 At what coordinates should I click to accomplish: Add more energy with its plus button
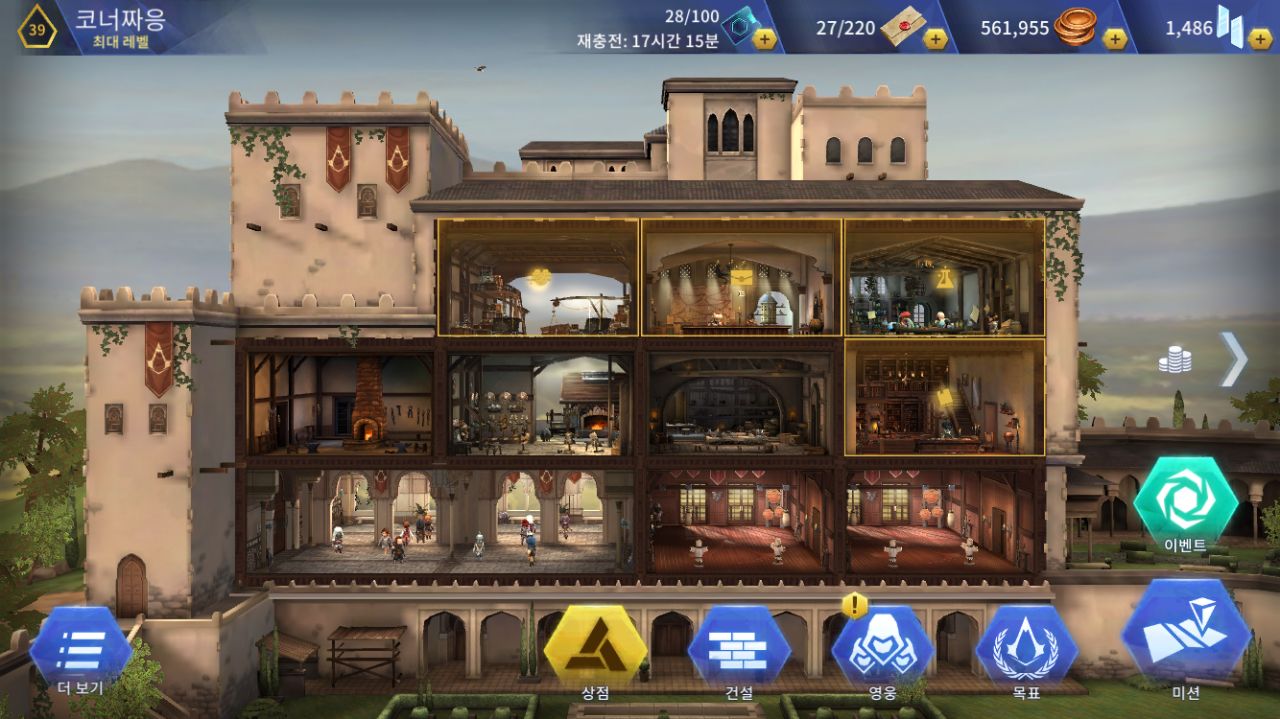click(764, 39)
